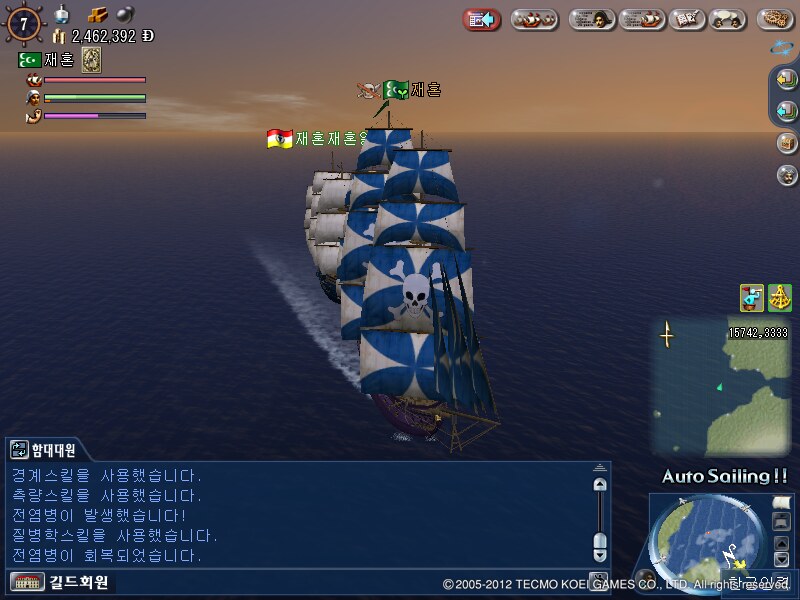Click the circular globe minimap
Viewport: 800px width, 600px height.
pyautogui.click(x=705, y=545)
